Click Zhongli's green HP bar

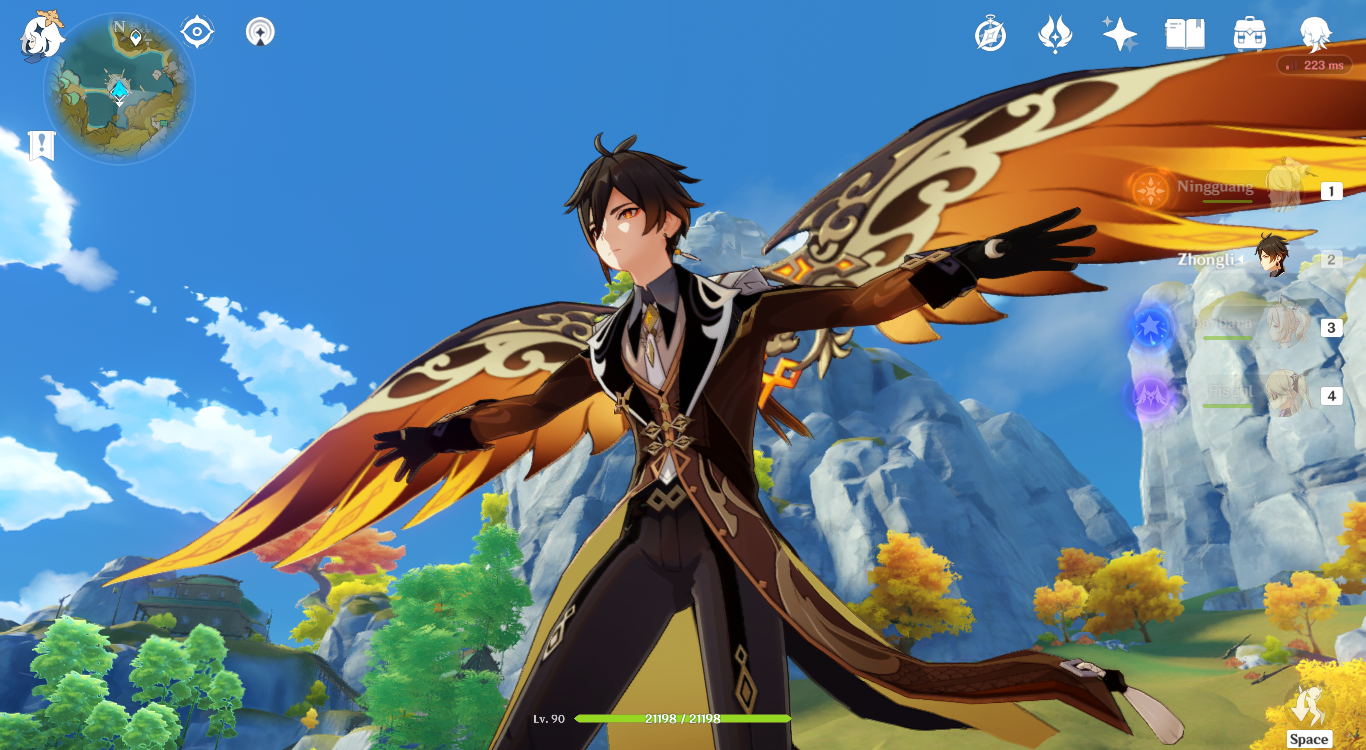pos(683,718)
